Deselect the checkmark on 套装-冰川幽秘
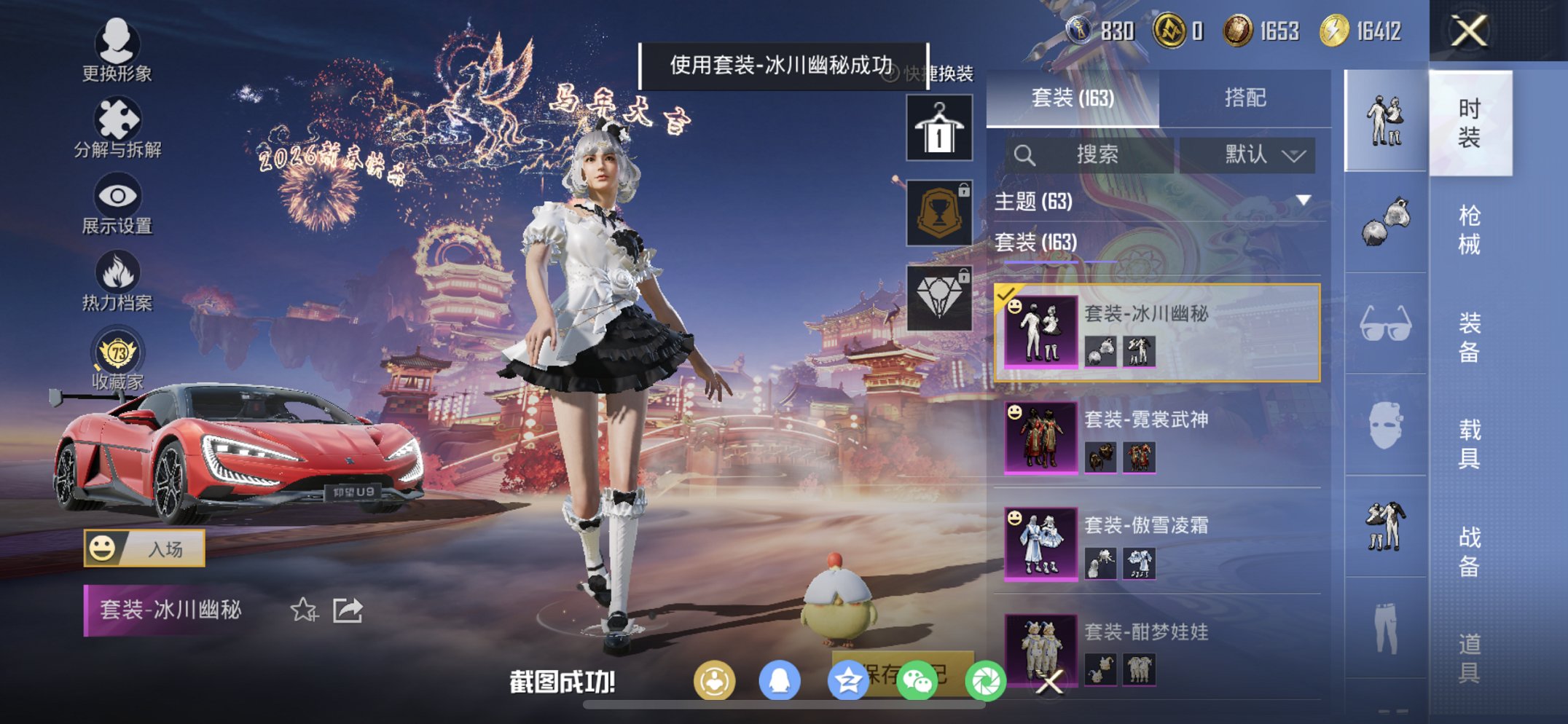Viewport: 1568px width, 724px height. pyautogui.click(x=1007, y=294)
